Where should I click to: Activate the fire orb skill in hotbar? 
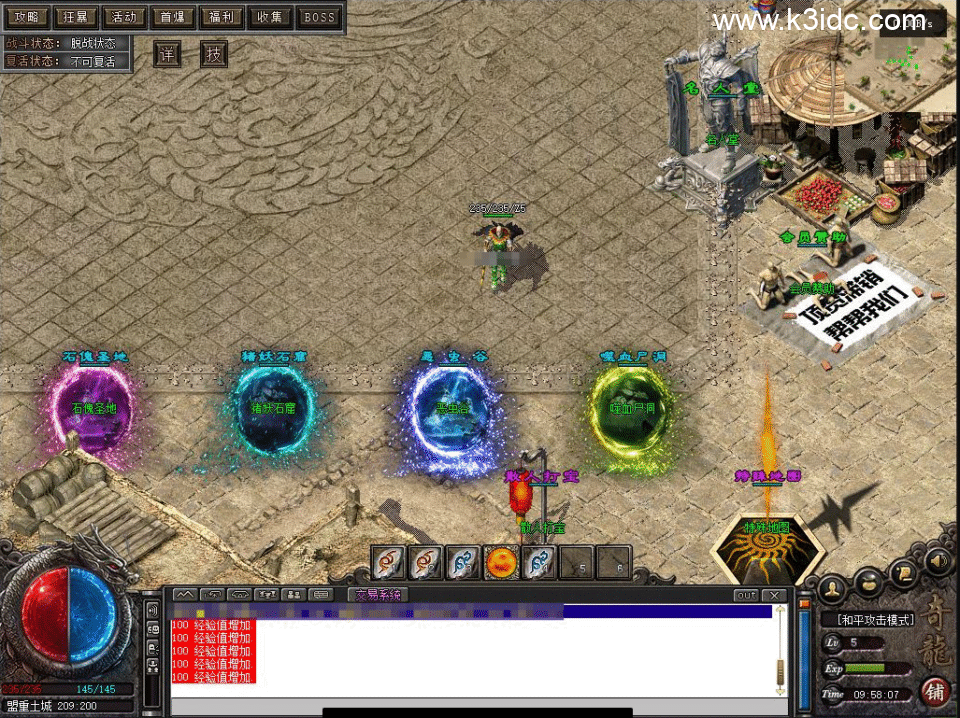click(x=499, y=563)
